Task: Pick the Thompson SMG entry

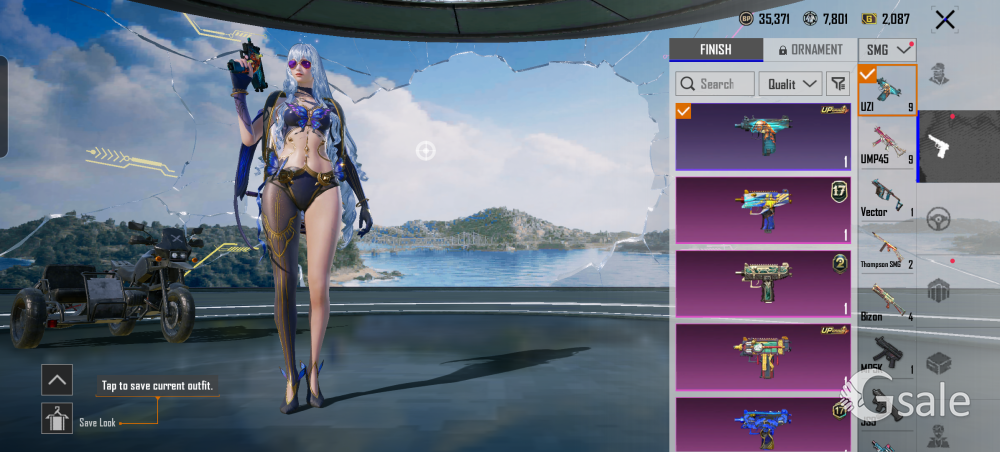Action: pos(887,248)
